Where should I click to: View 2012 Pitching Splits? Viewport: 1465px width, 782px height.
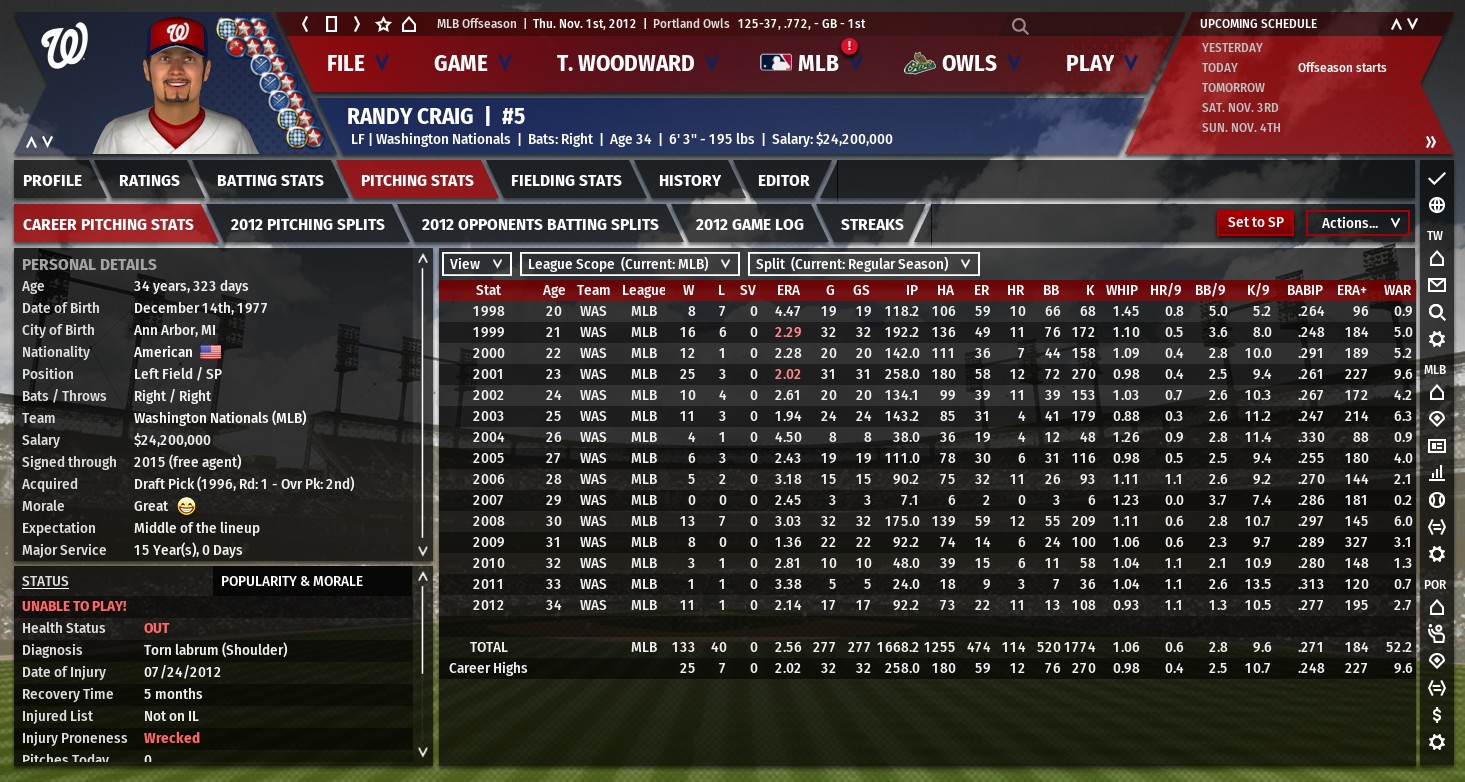pos(307,225)
